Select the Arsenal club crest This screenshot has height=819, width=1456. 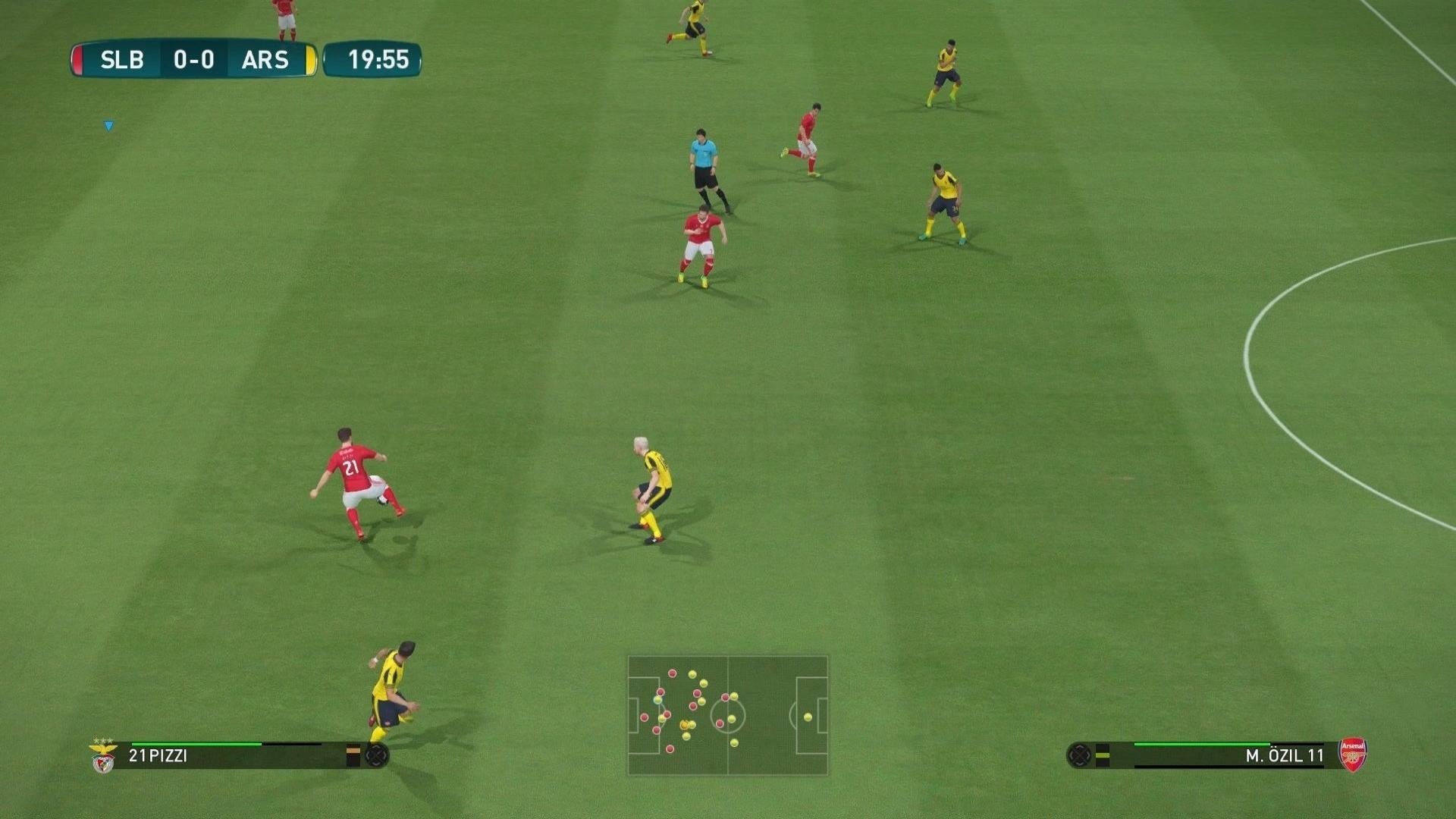click(x=1352, y=755)
